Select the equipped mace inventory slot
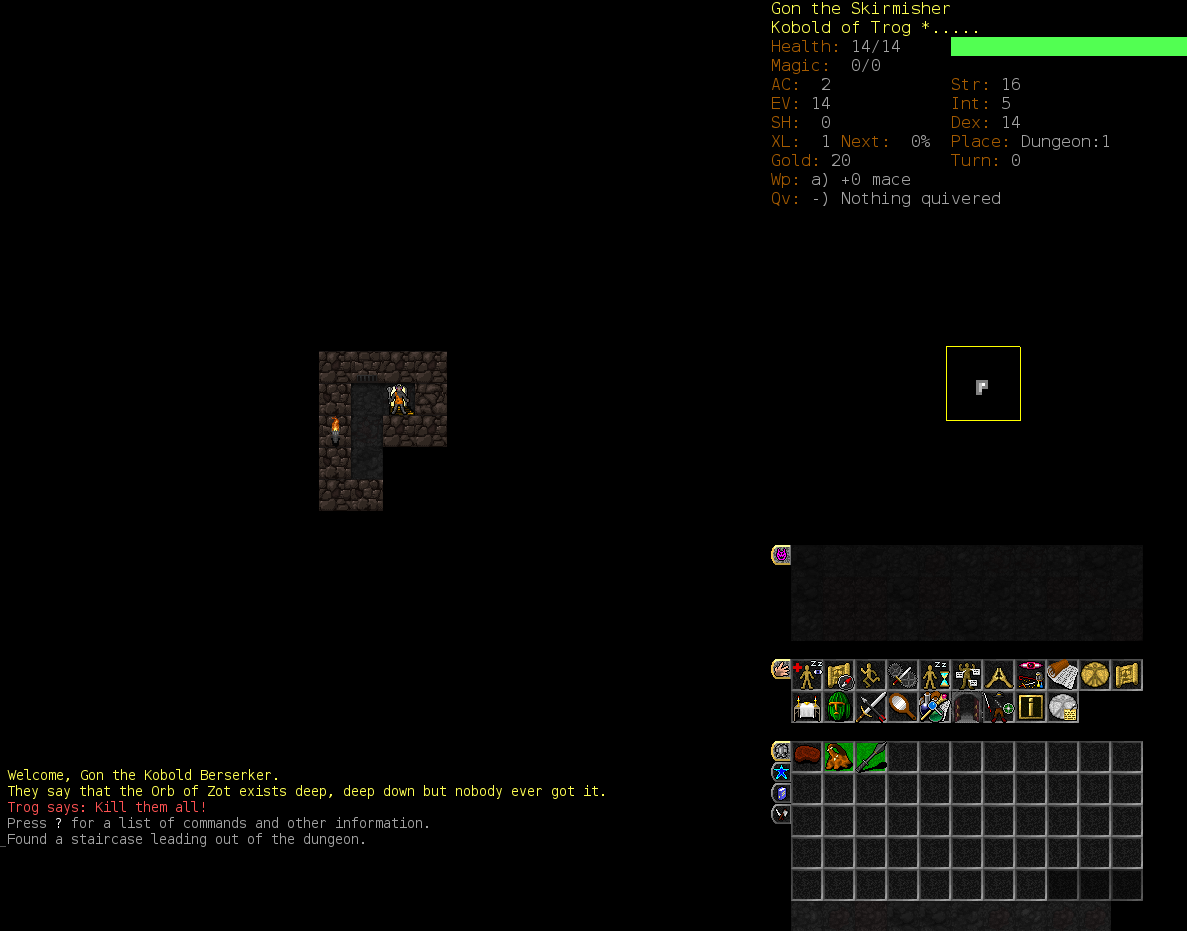 click(871, 756)
